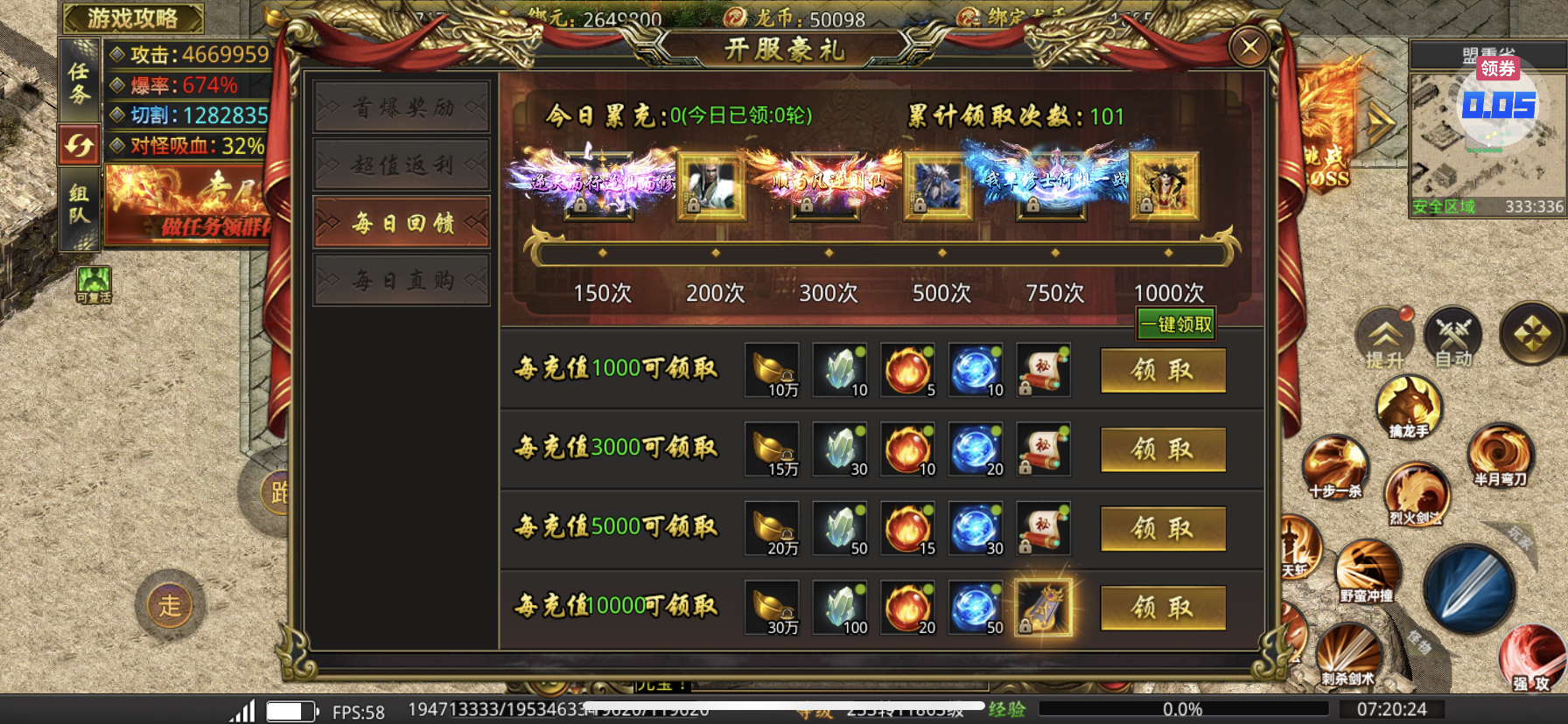Open the 组队 team tab
Screen dimensions: 1568x724
[80, 205]
